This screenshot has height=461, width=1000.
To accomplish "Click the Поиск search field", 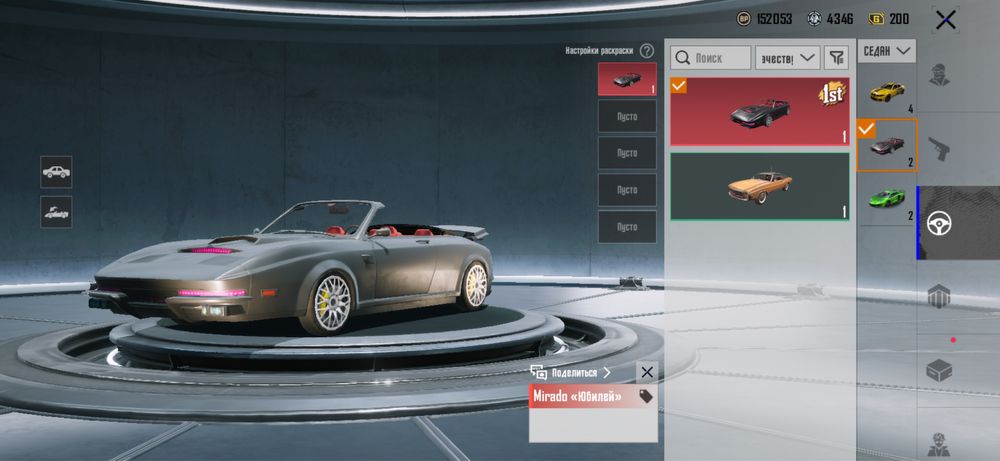I will click(711, 58).
